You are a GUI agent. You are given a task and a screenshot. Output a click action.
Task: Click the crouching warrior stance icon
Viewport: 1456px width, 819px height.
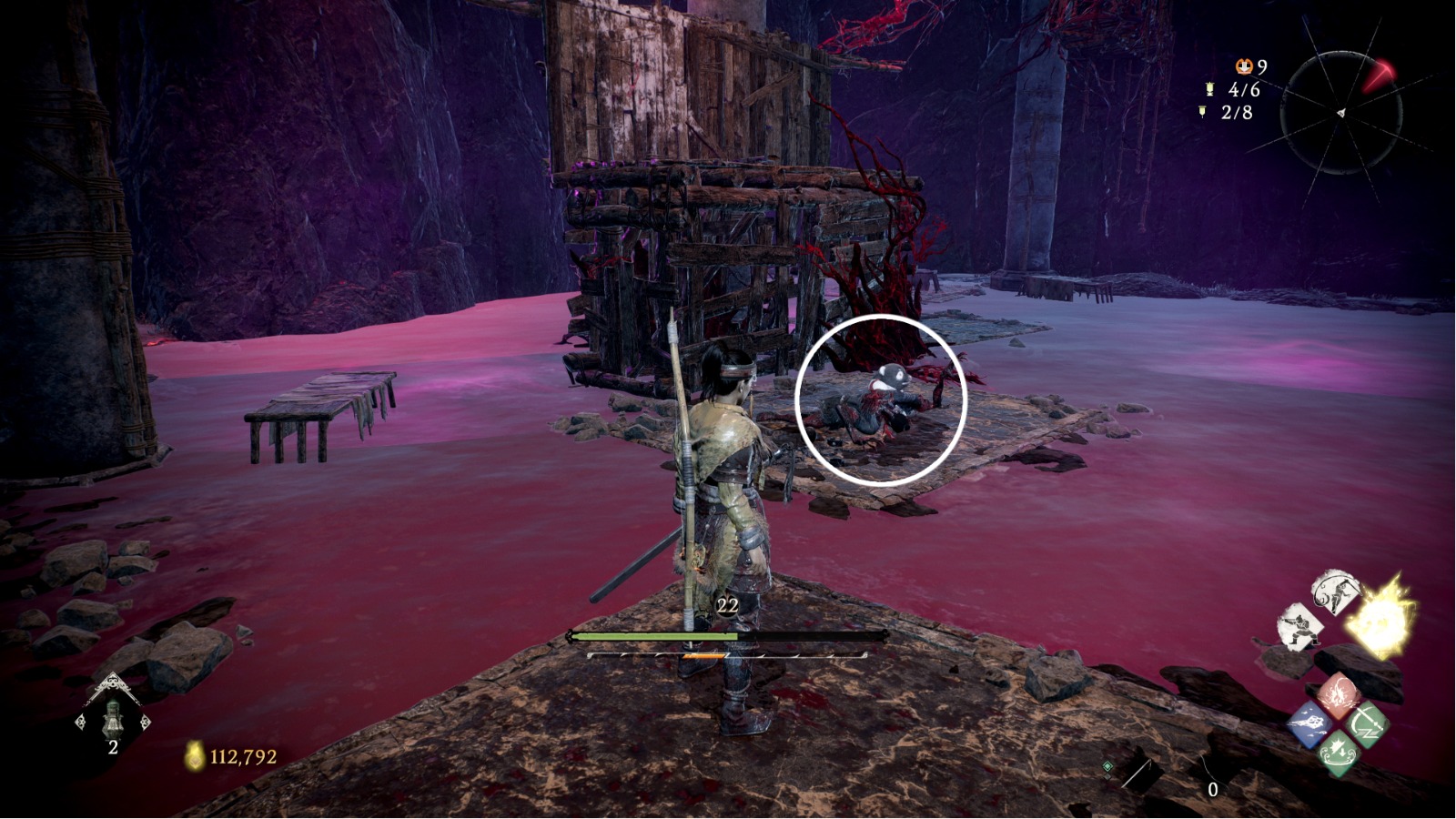1299,626
